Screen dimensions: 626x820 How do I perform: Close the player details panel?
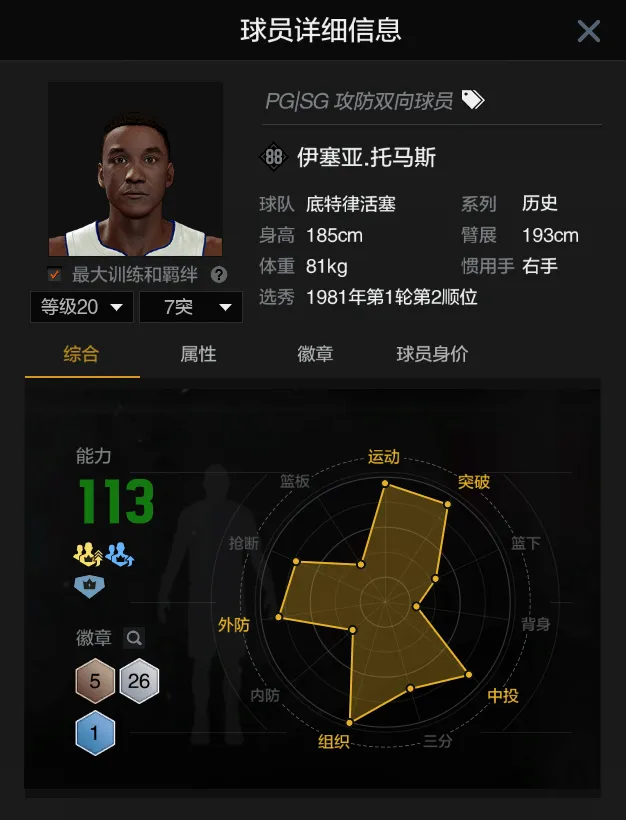[x=588, y=31]
